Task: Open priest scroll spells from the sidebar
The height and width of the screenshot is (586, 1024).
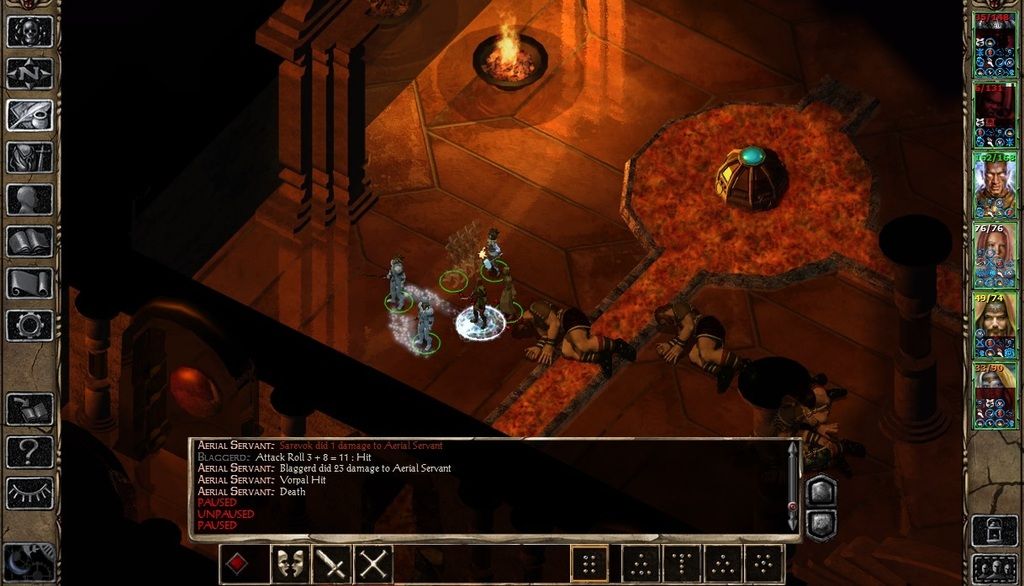Action: pos(29,283)
